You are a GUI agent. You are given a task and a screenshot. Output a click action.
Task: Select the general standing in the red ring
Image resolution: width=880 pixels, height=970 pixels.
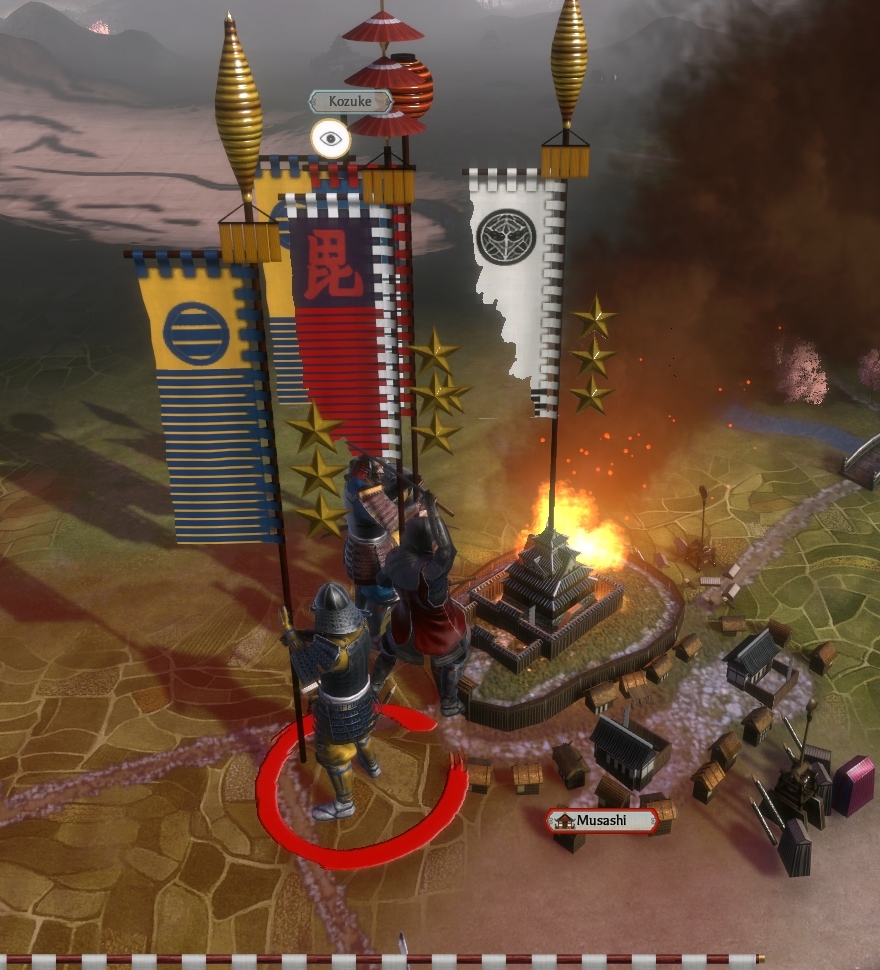[x=342, y=690]
